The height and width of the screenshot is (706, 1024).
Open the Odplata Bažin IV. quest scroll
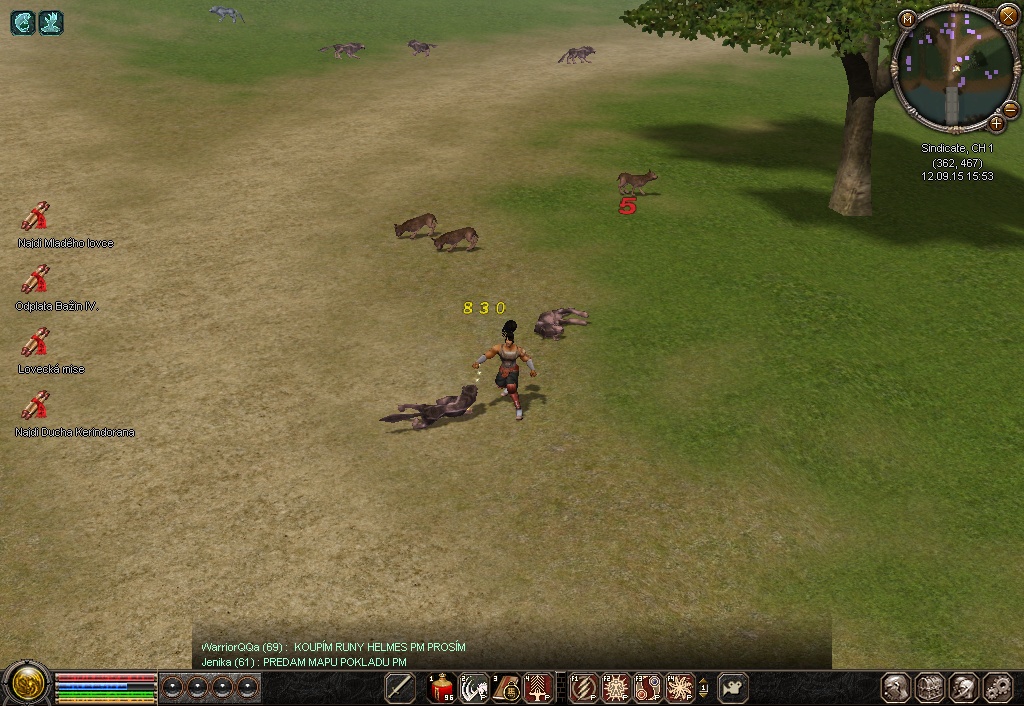36,279
